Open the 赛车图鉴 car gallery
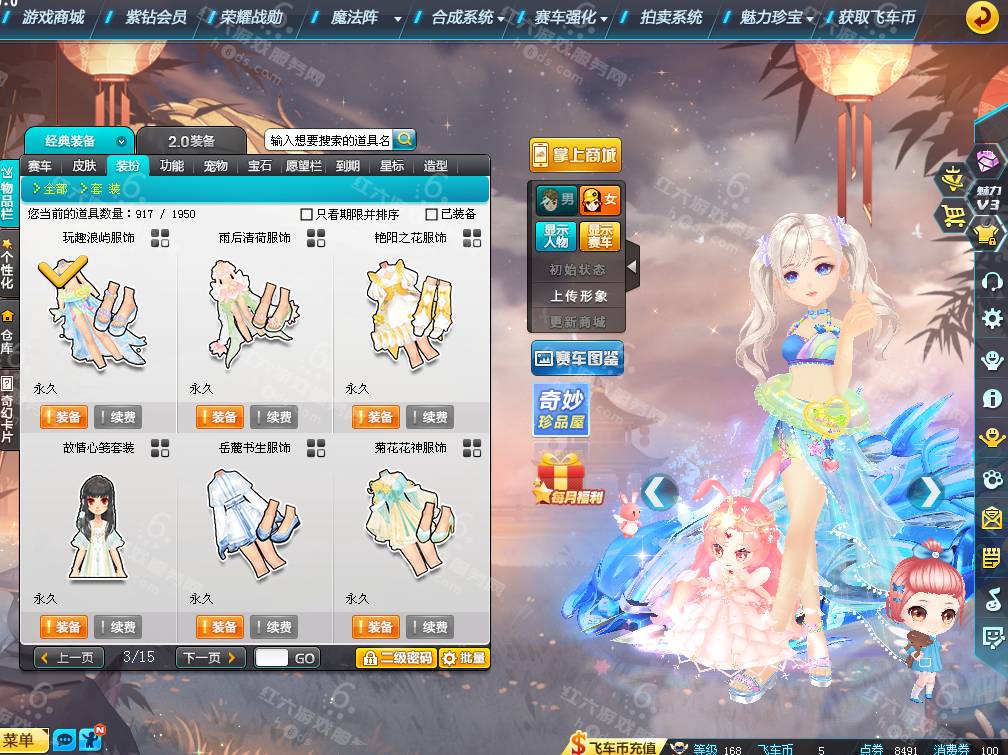The height and width of the screenshot is (755, 1008). [x=577, y=358]
